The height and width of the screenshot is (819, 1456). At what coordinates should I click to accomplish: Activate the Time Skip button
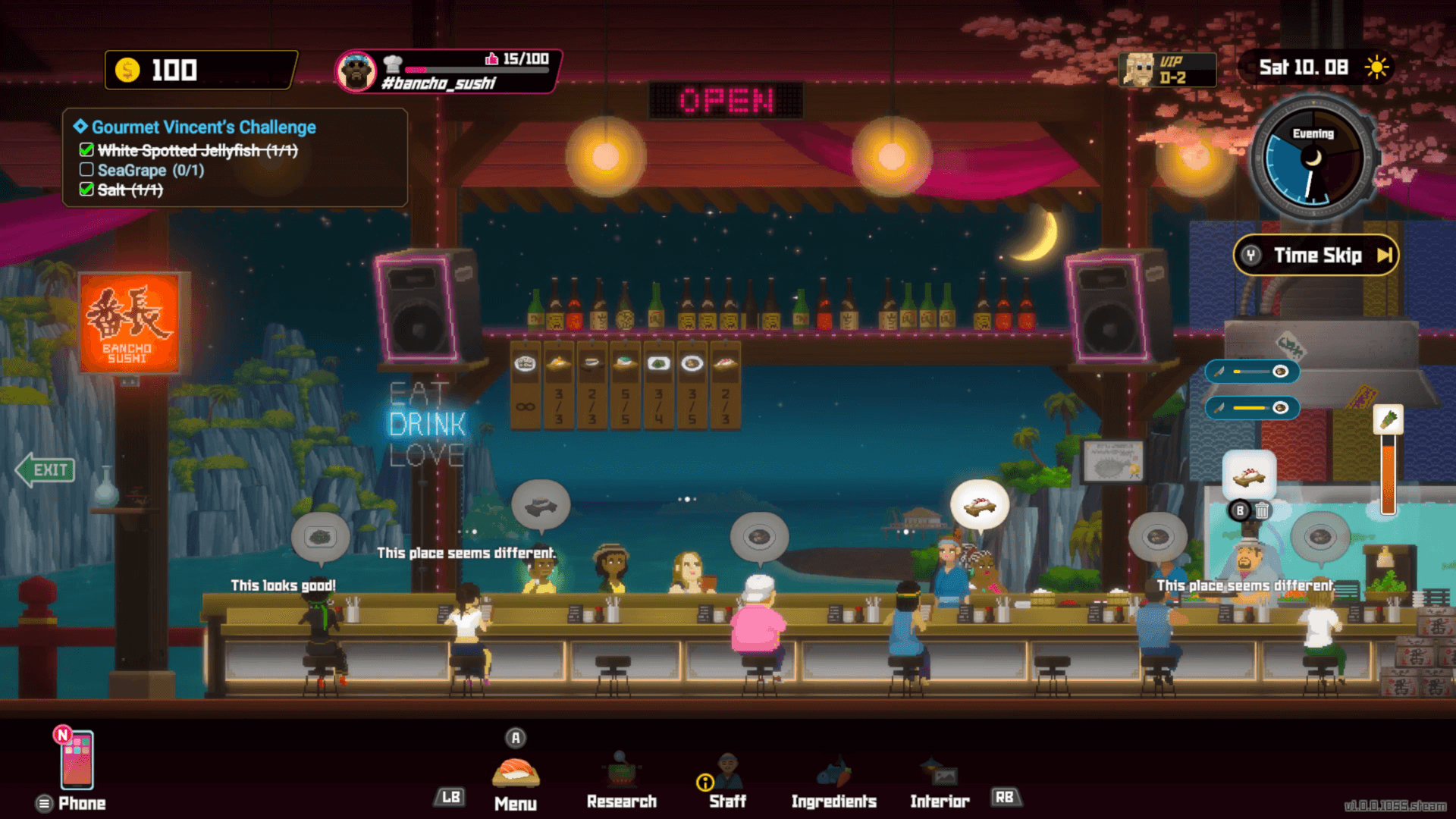1316,256
